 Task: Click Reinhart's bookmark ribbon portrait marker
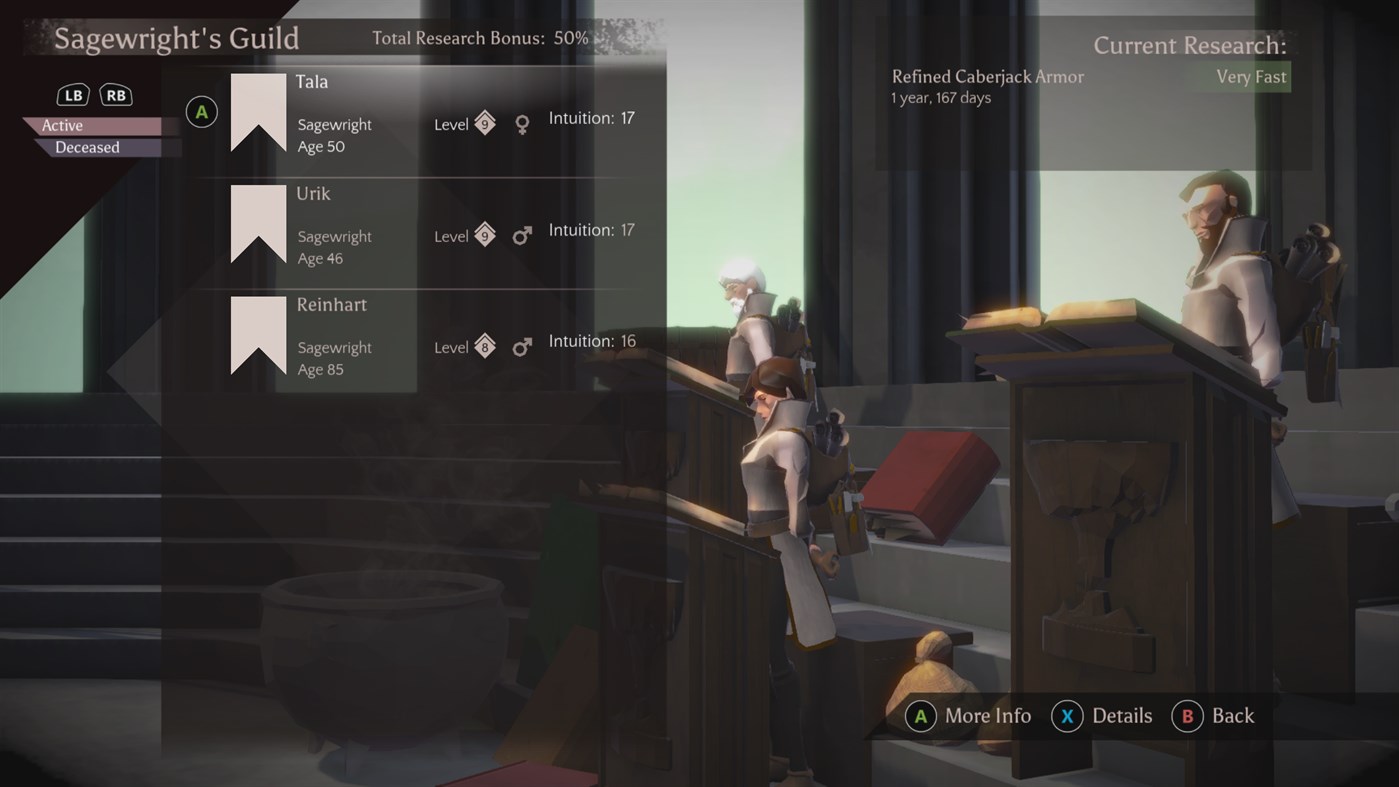258,332
